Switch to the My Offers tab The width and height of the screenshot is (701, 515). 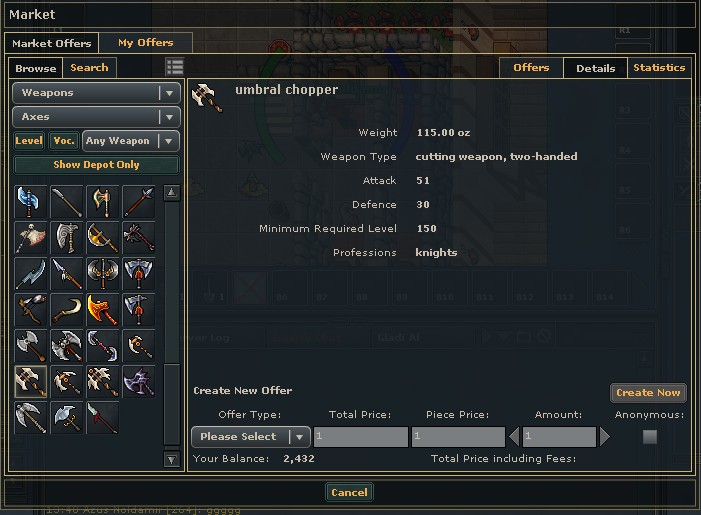point(145,43)
